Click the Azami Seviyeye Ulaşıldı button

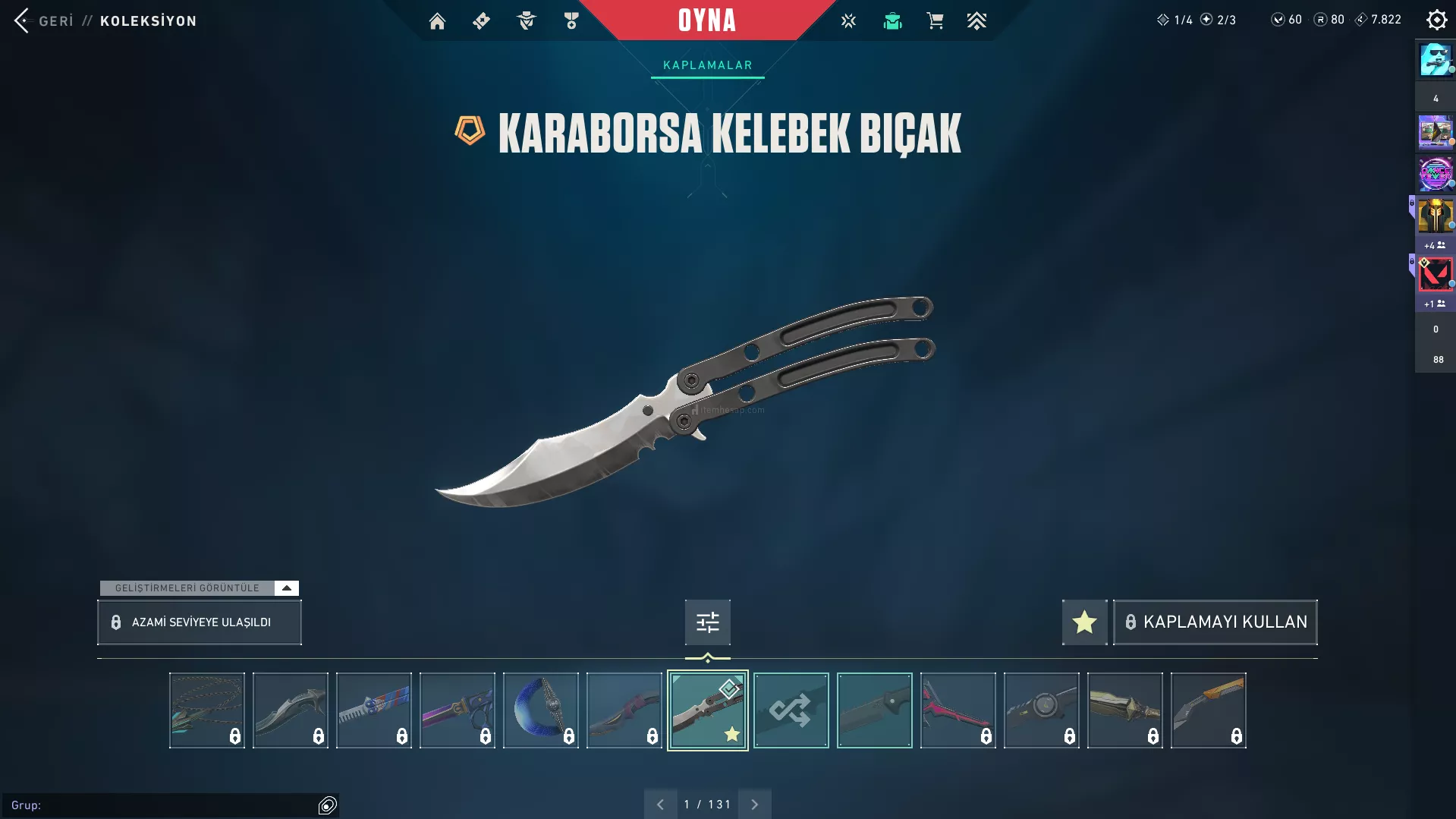tap(200, 622)
